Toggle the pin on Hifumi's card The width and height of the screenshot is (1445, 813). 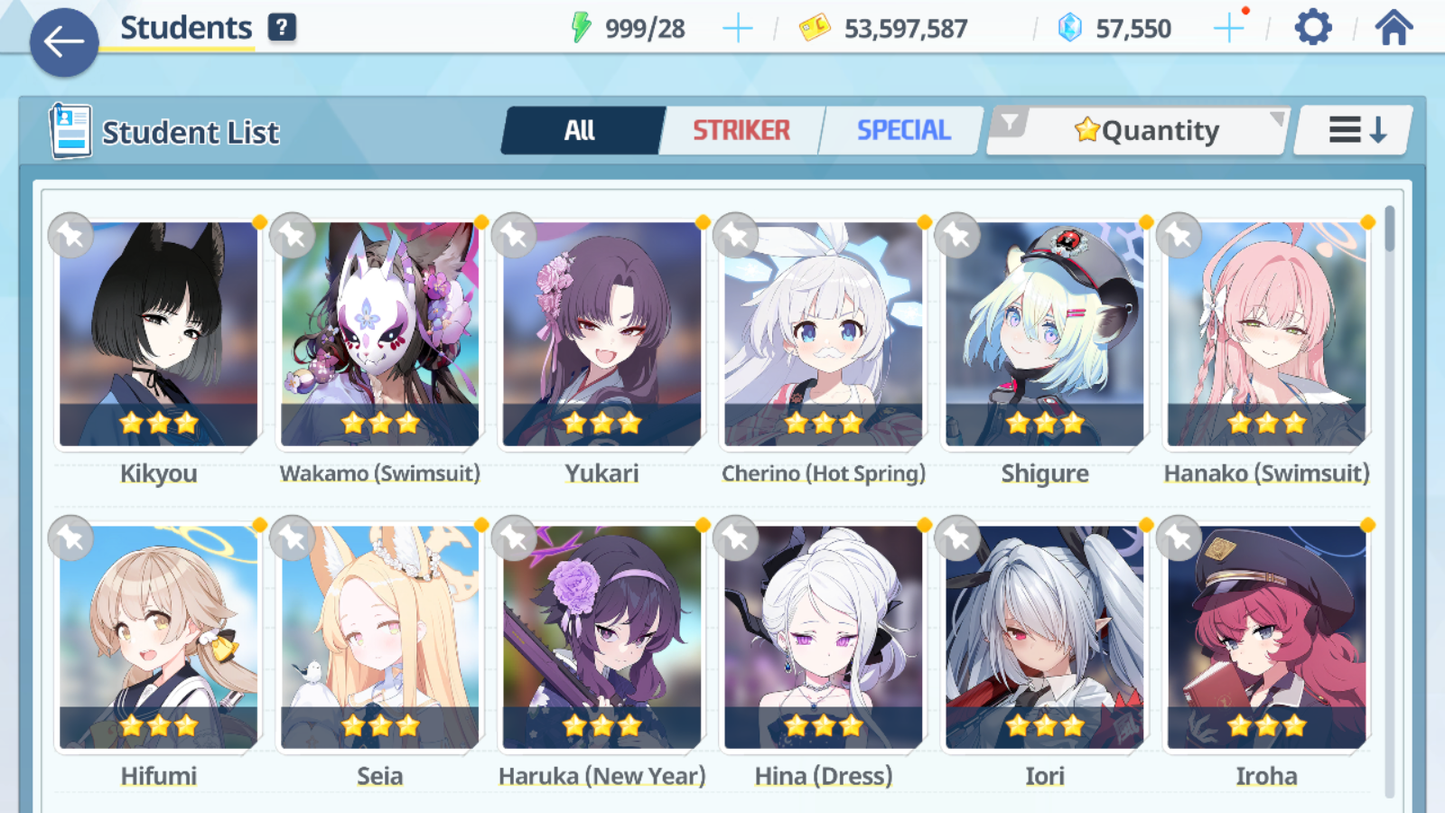tap(69, 538)
